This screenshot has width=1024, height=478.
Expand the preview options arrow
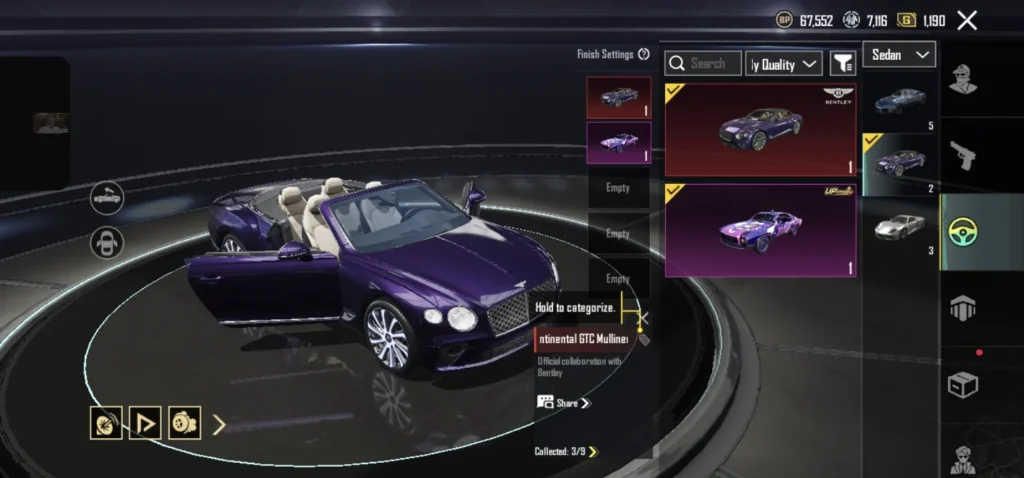(219, 424)
